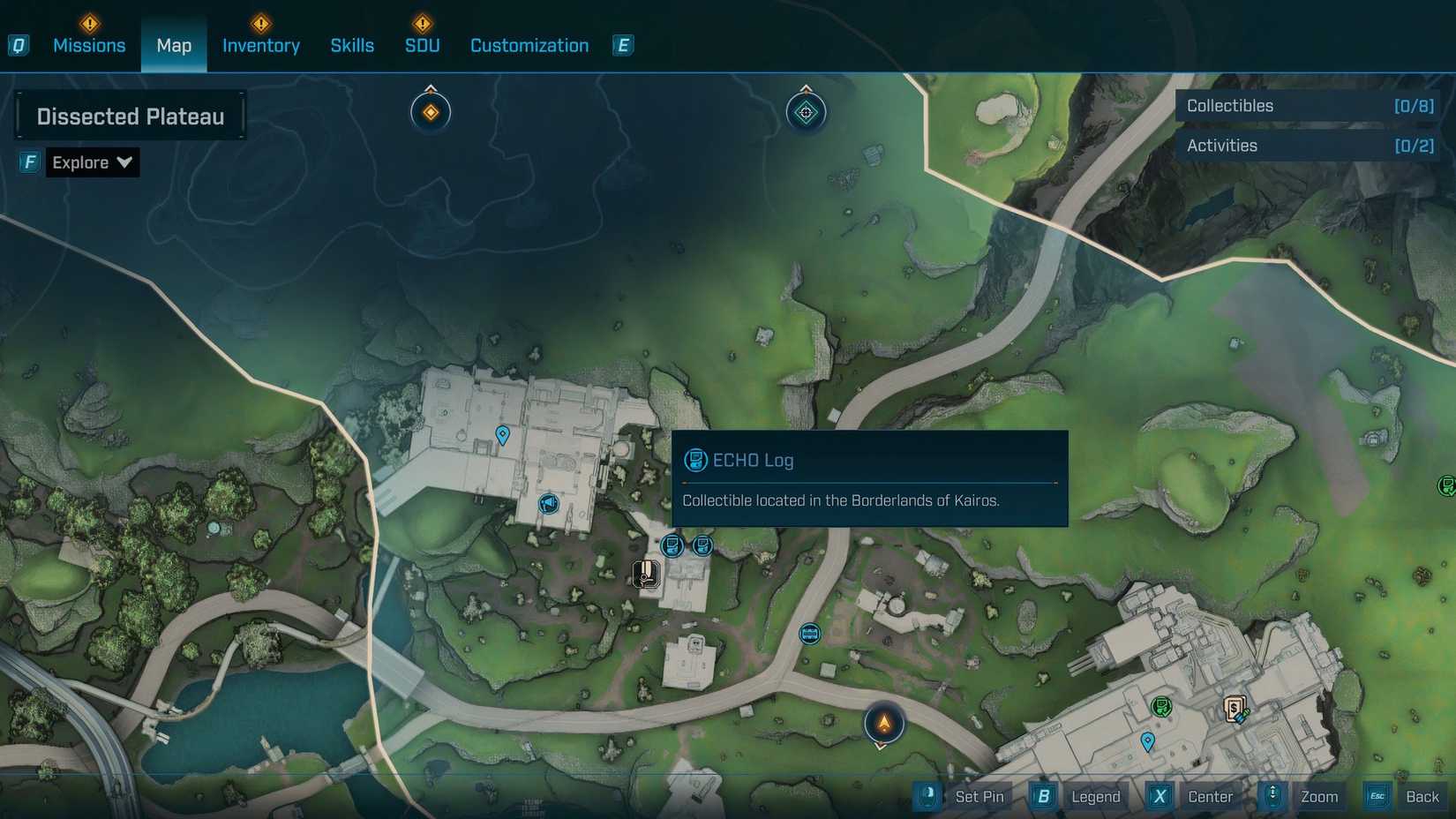This screenshot has width=1456, height=819.
Task: Select the orange compass arrow marker near the road
Action: [883, 722]
